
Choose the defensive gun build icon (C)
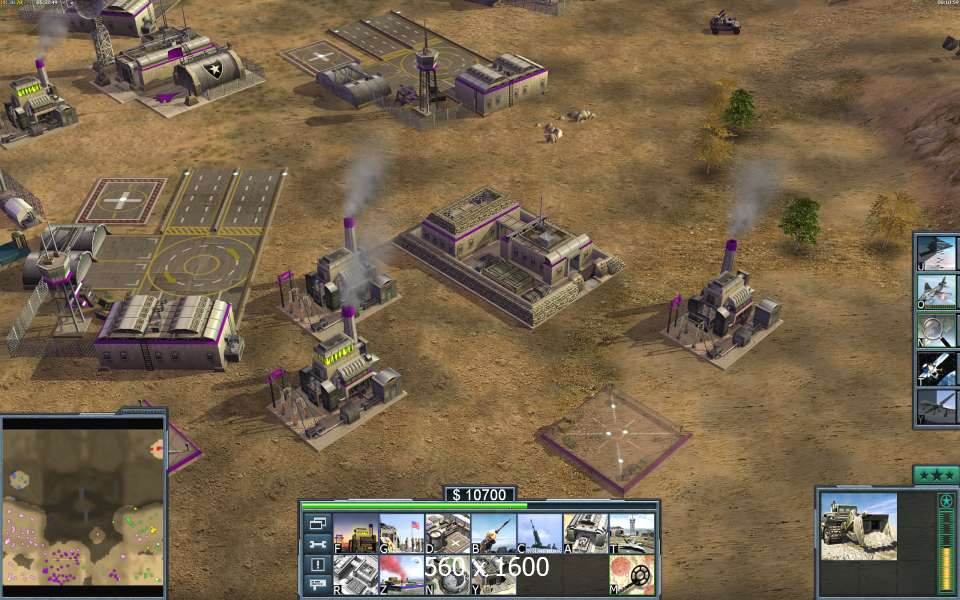click(x=540, y=533)
